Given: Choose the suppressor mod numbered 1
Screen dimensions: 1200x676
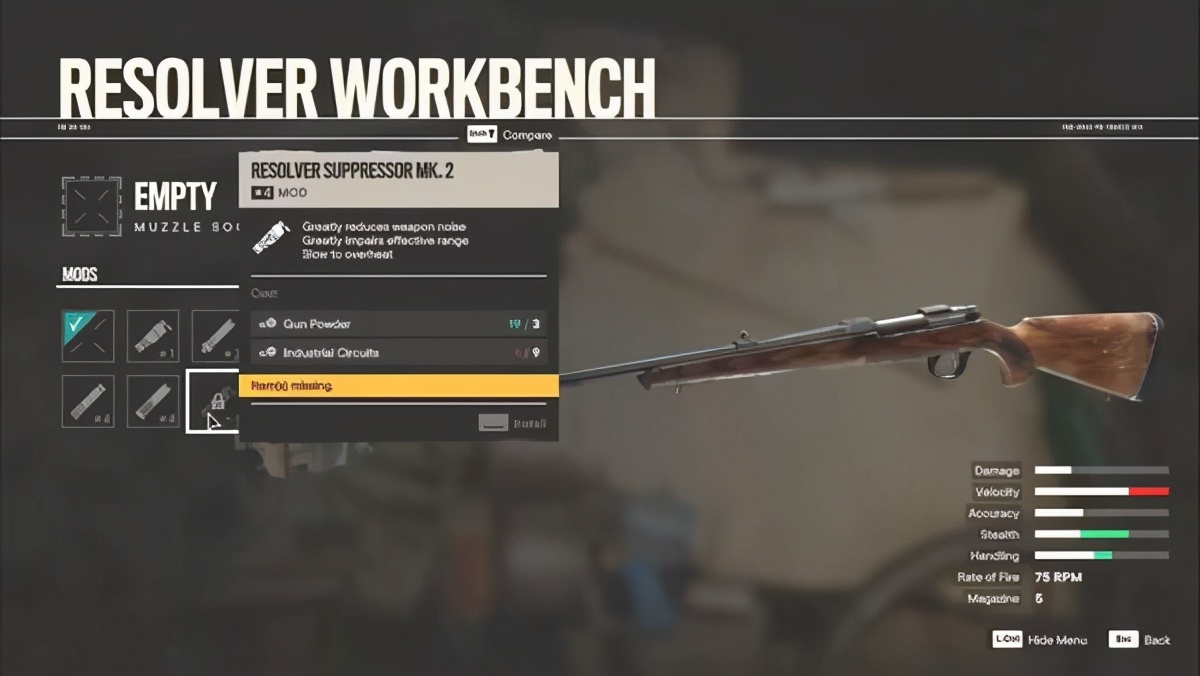Looking at the screenshot, I should coord(153,336).
